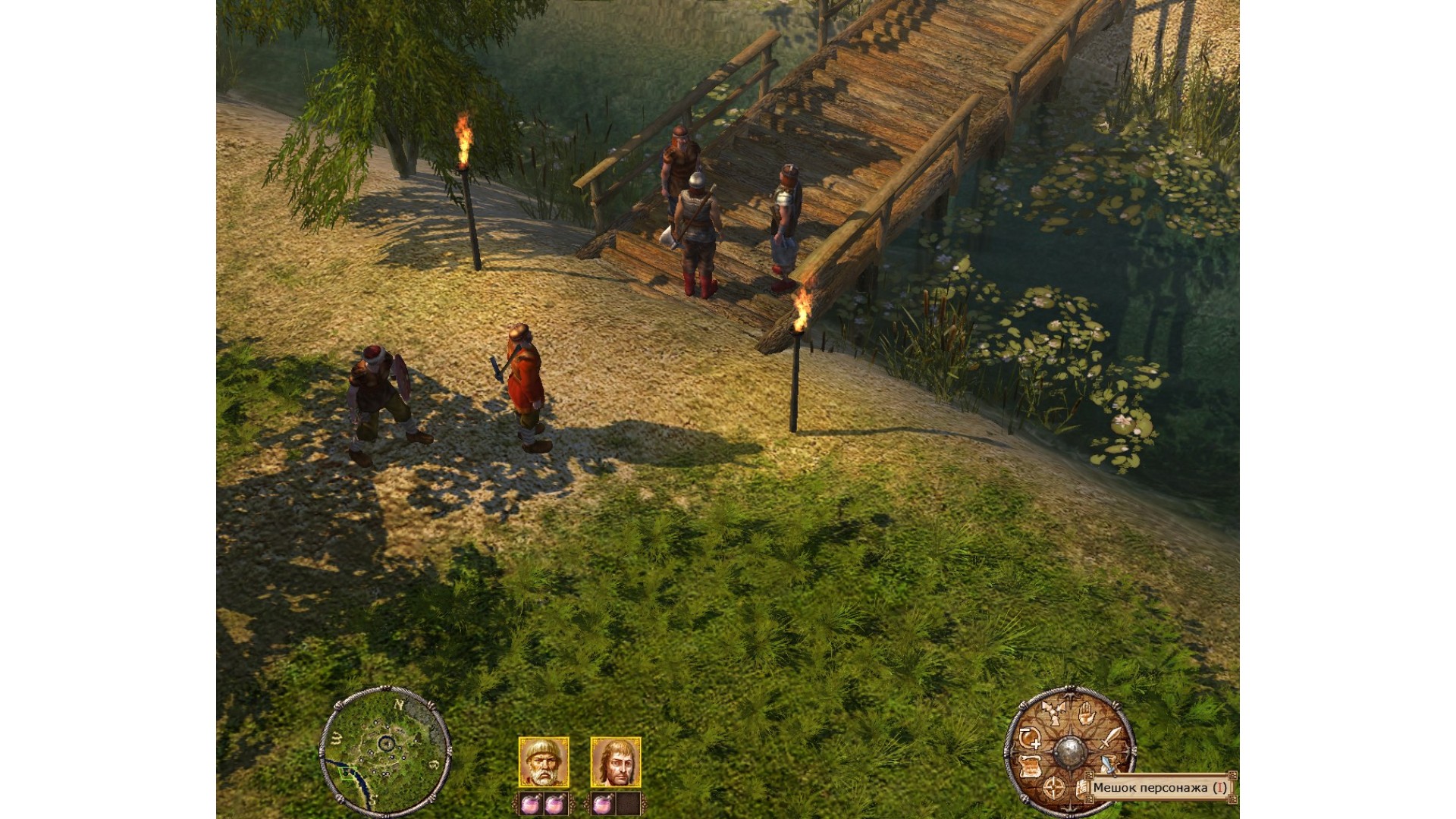Activate the open hand icon
Image resolution: width=1456 pixels, height=819 pixels.
pos(1085,713)
